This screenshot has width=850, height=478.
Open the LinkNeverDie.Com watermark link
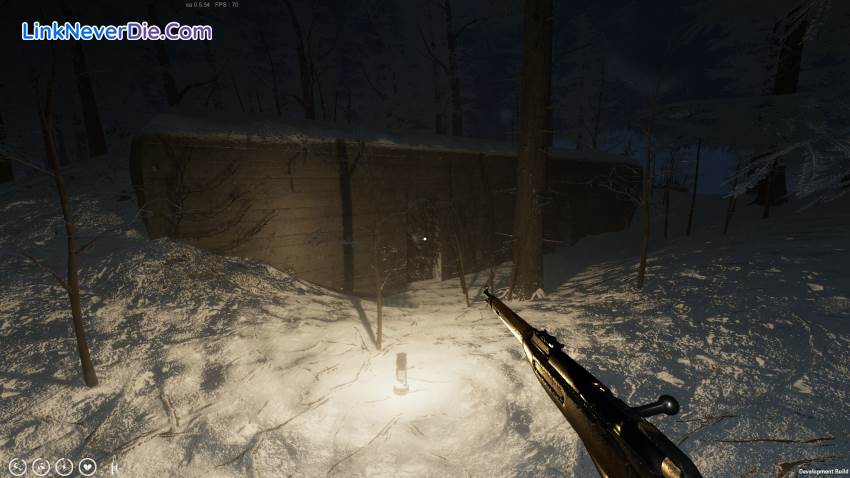coord(116,31)
